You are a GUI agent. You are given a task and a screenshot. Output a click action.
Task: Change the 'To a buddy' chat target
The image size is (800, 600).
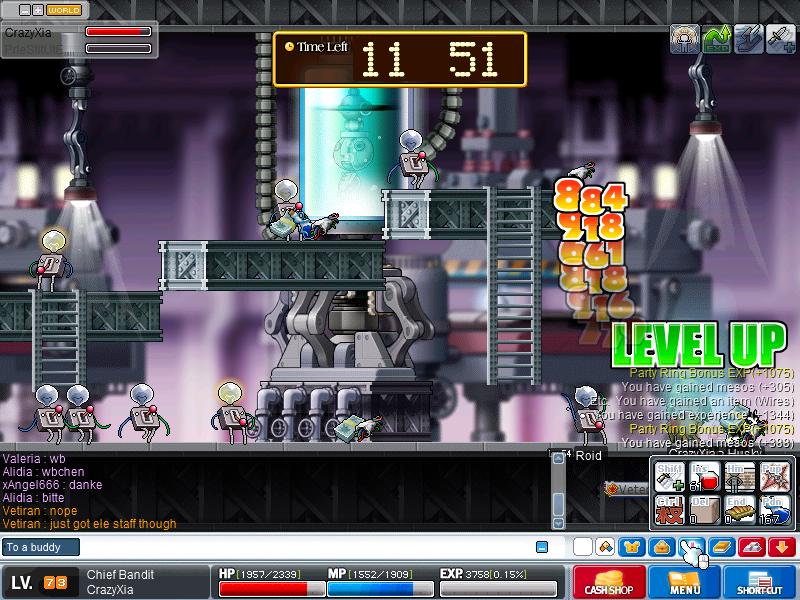(x=40, y=547)
